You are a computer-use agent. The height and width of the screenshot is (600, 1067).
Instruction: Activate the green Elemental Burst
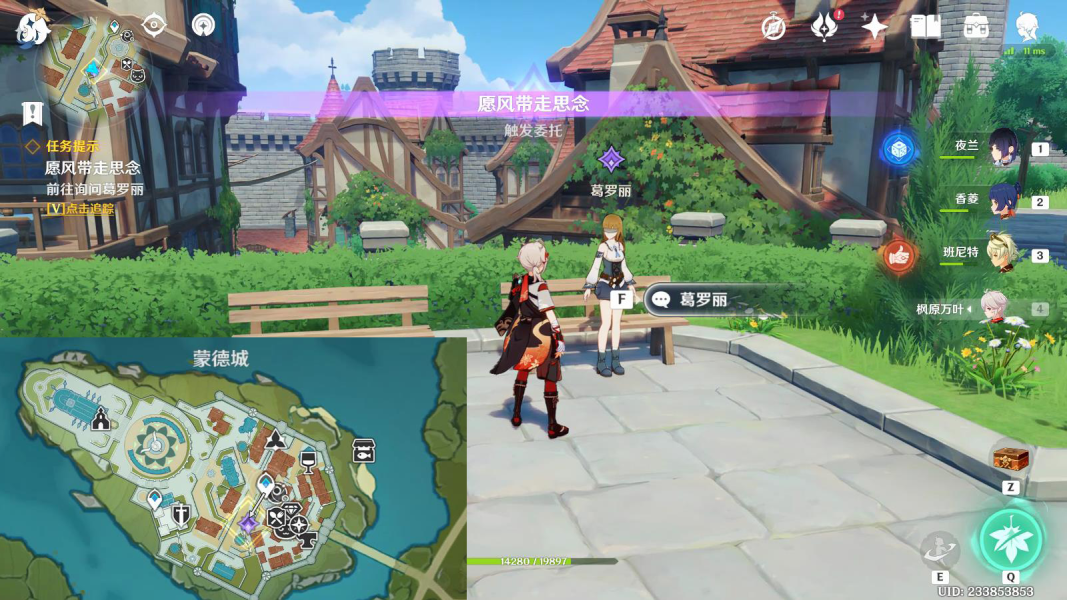[1011, 540]
